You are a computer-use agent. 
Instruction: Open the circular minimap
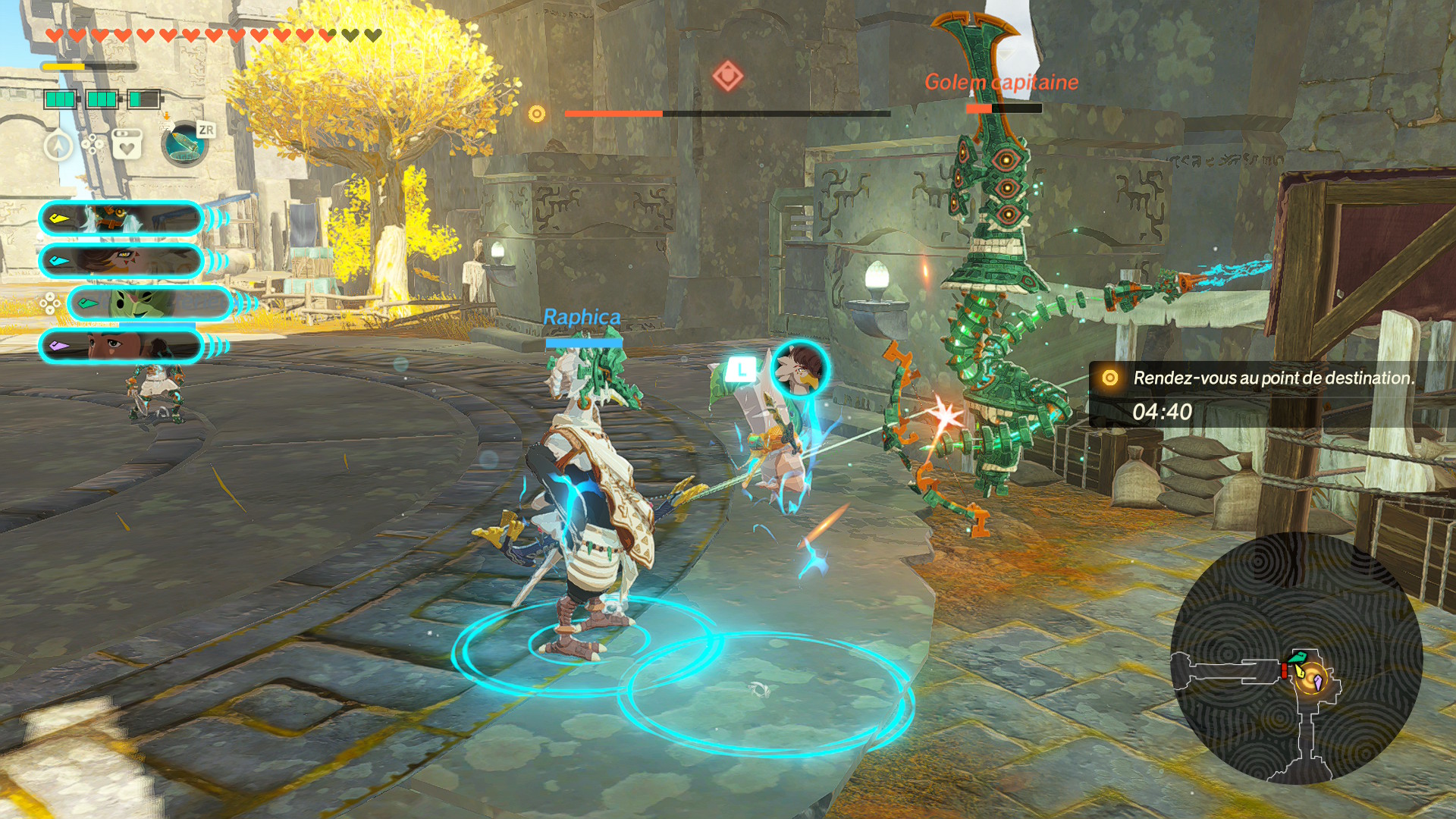(1296, 658)
